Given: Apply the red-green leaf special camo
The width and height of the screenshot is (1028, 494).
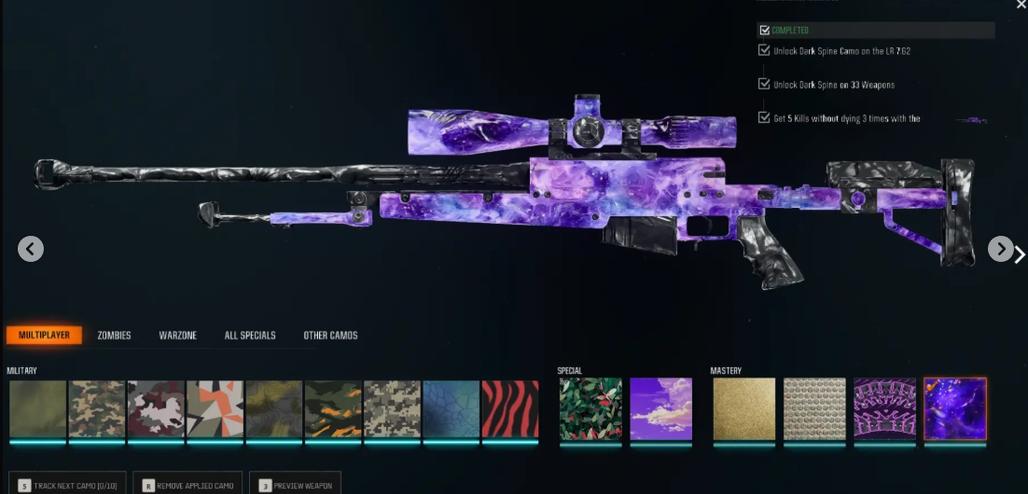Looking at the screenshot, I should click(590, 408).
